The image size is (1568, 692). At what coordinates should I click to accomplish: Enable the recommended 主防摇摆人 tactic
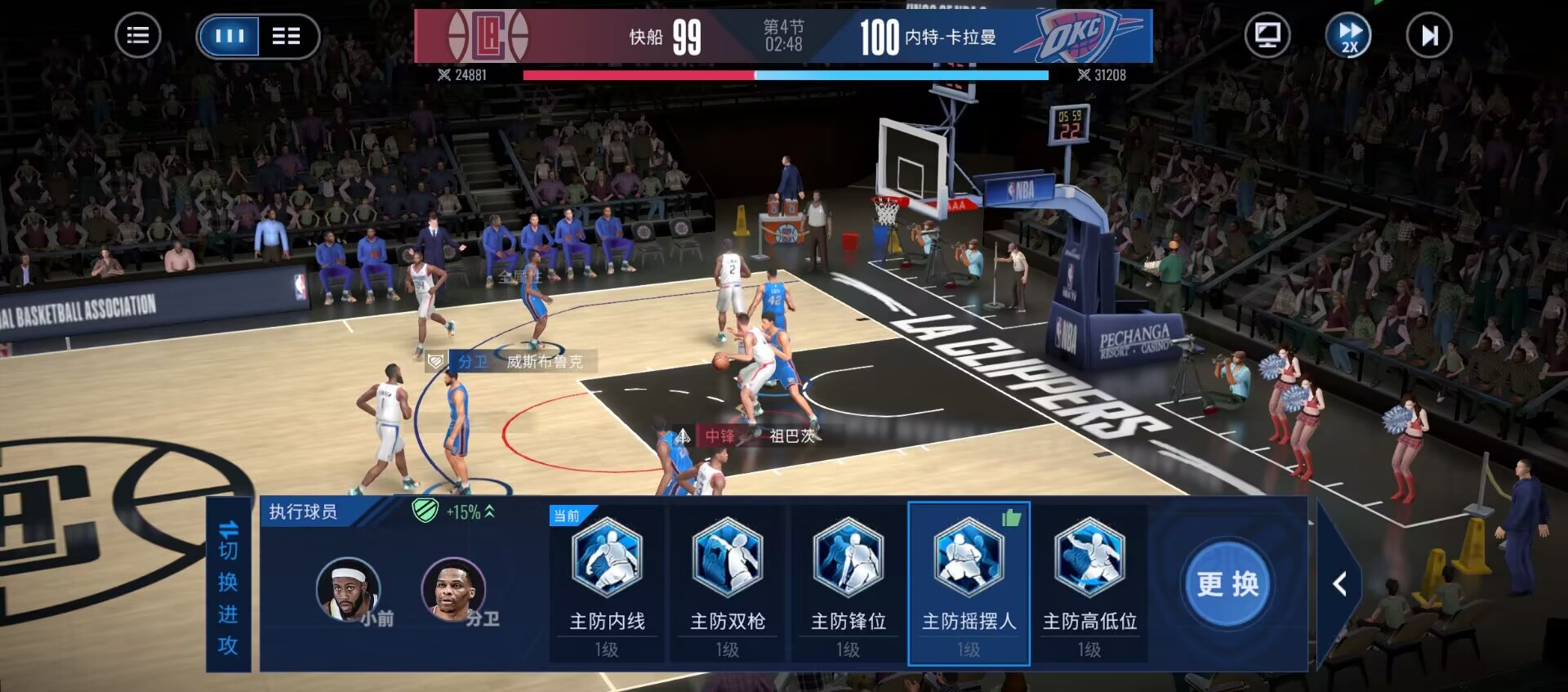(x=968, y=557)
